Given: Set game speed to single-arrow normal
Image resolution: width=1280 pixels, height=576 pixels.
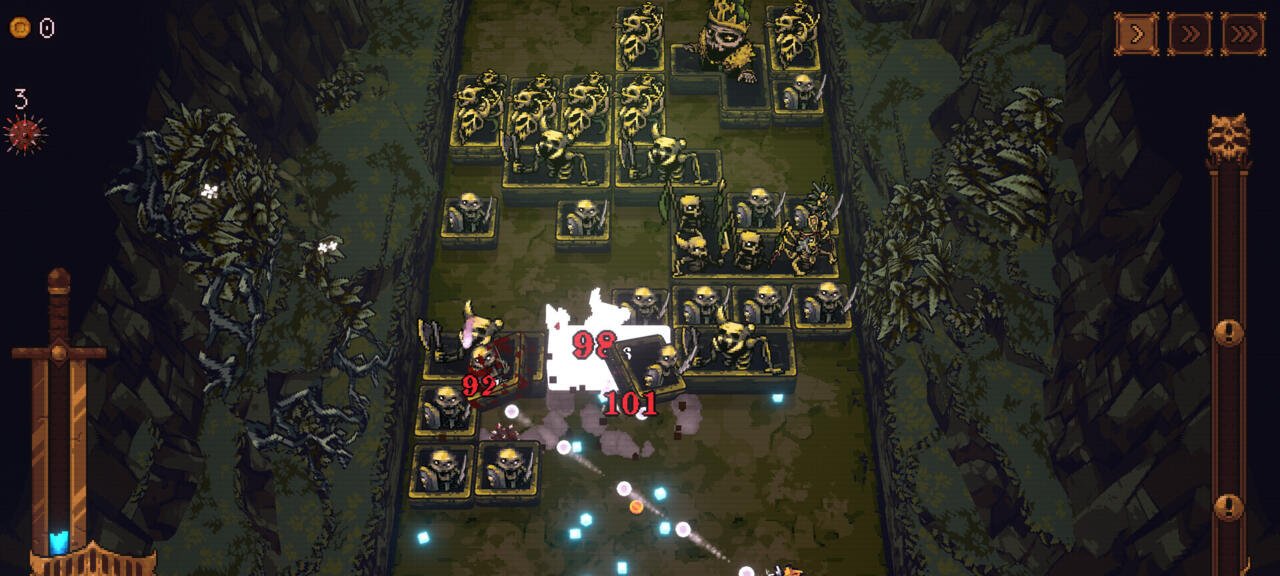Looking at the screenshot, I should [x=1137, y=34].
